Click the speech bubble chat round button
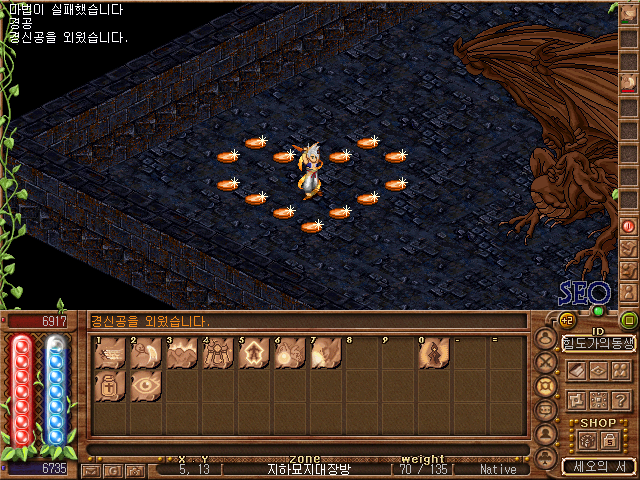The image size is (640, 480). pos(545,410)
